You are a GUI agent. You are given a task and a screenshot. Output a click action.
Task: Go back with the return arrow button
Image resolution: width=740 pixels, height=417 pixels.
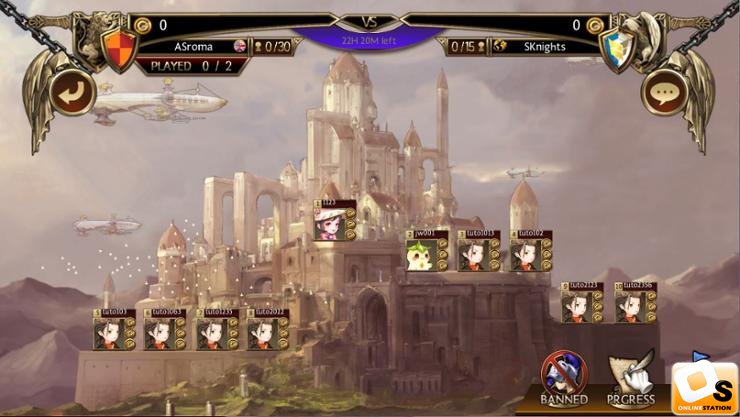pyautogui.click(x=75, y=93)
